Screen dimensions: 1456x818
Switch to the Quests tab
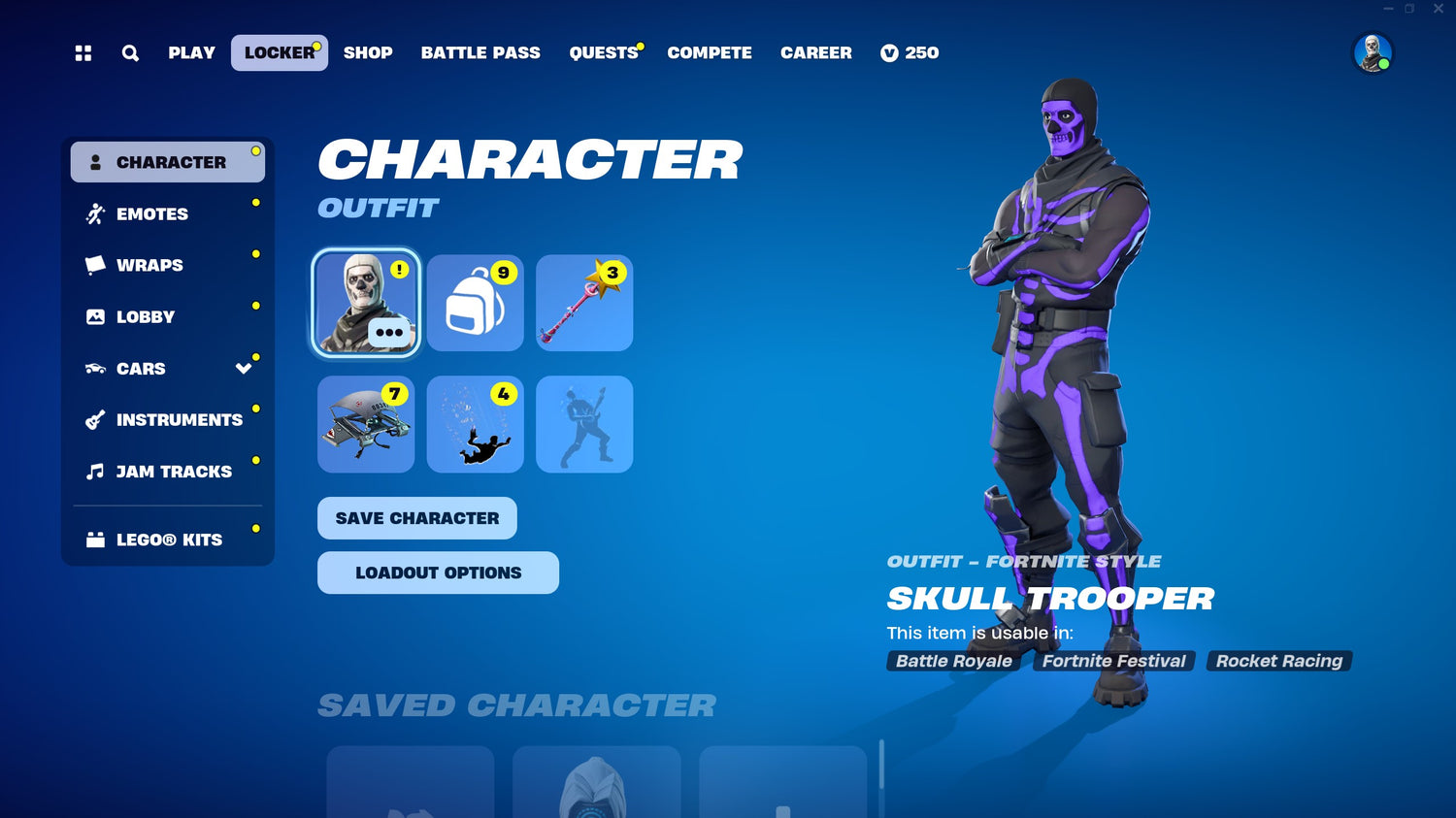coord(602,53)
